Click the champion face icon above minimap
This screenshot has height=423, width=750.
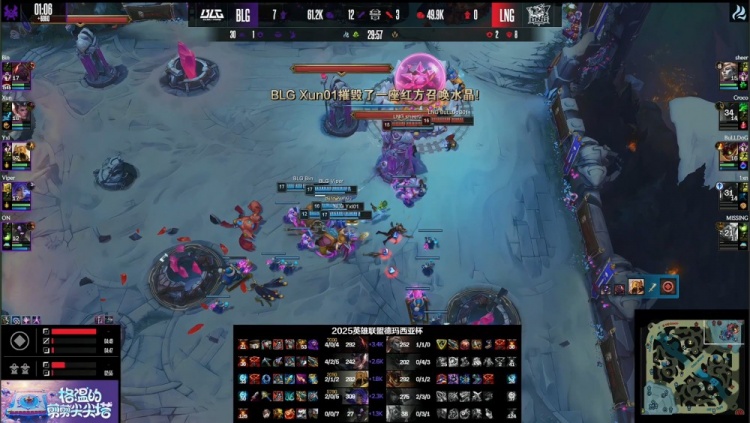[x=636, y=287]
